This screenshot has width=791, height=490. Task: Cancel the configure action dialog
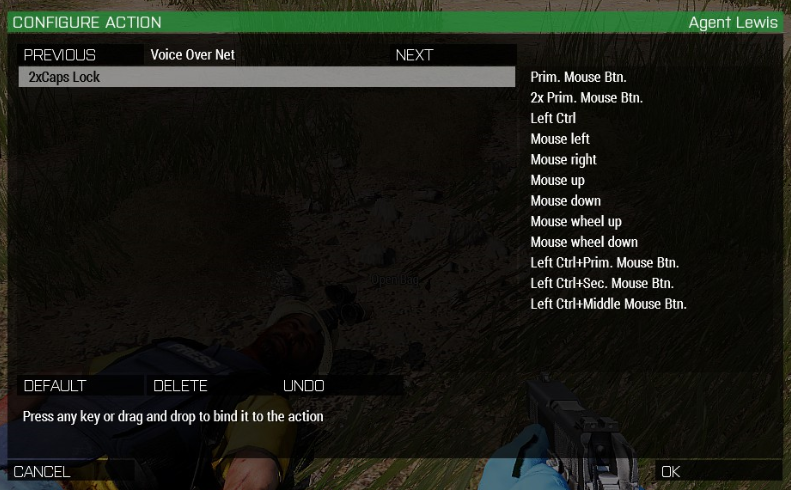(x=42, y=471)
